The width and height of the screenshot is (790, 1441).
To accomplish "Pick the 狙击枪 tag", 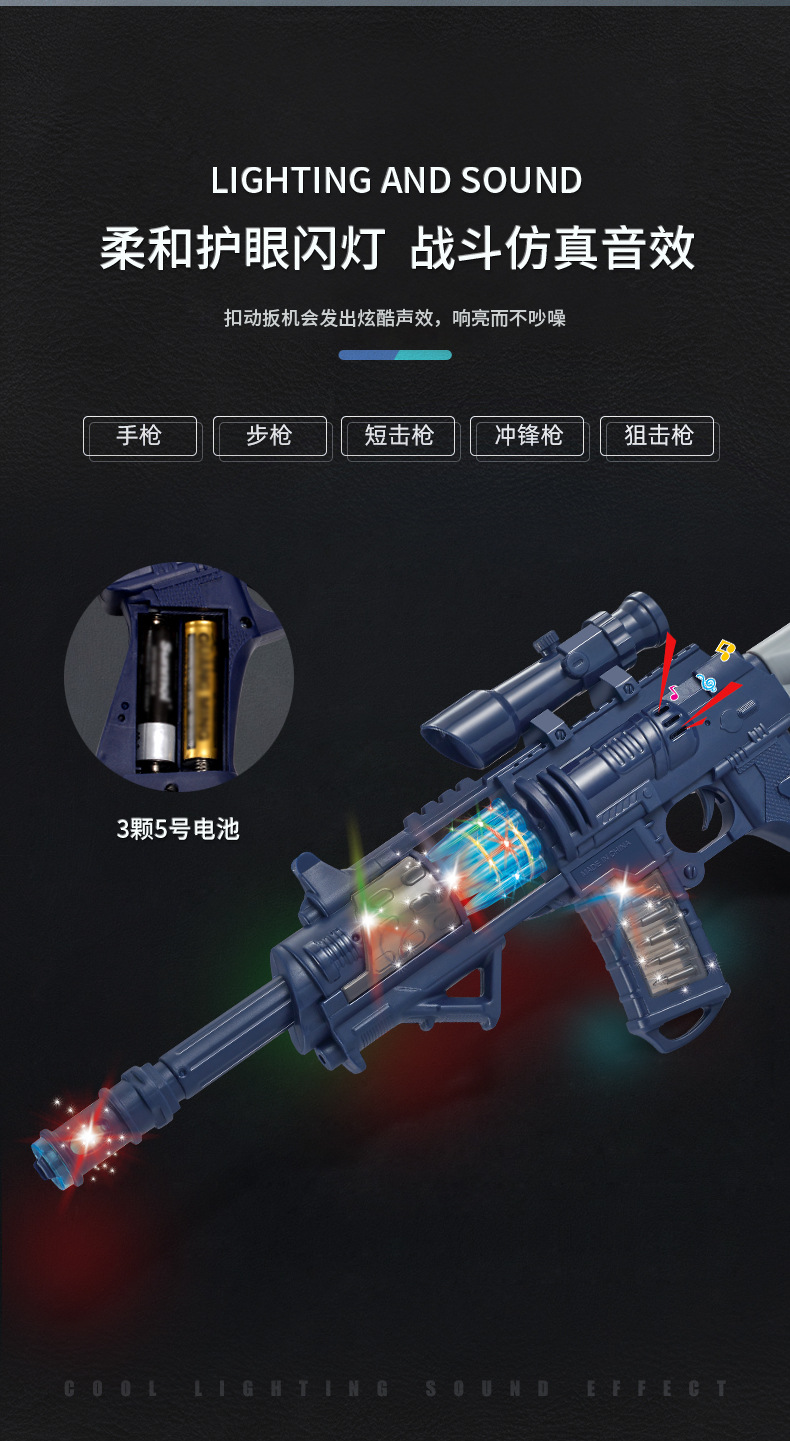I will pyautogui.click(x=657, y=436).
